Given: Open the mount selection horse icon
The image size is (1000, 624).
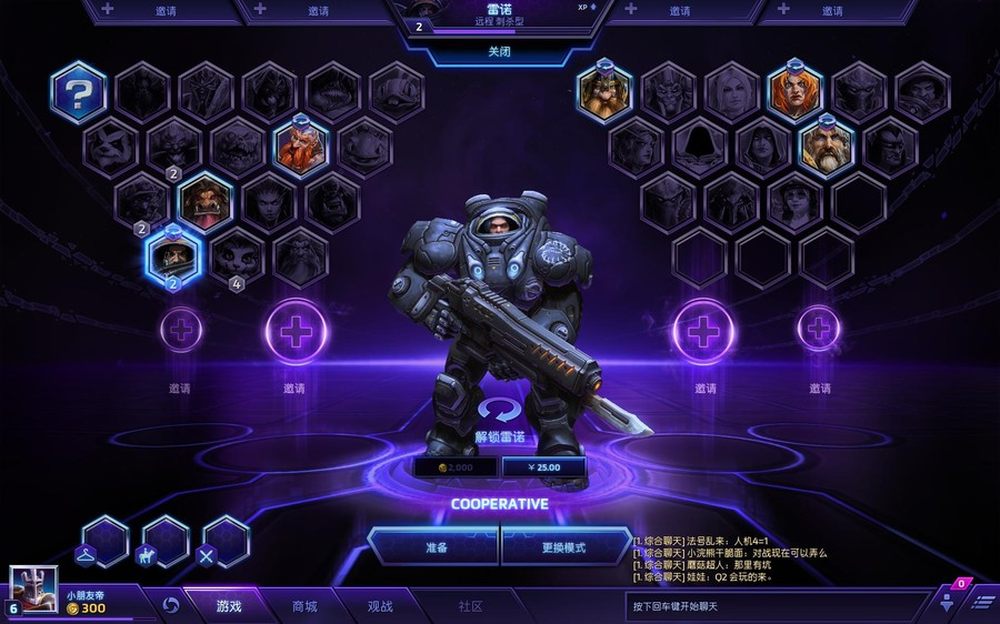Looking at the screenshot, I should coord(164,542).
